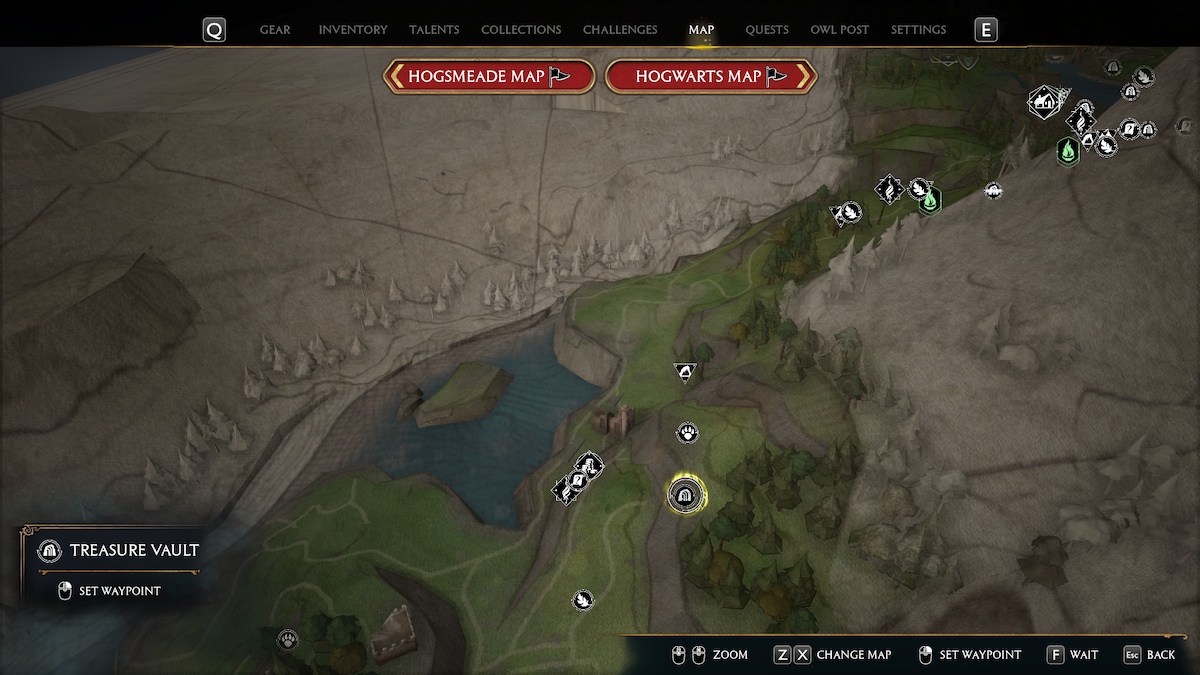Choose the green Floo Flame marker near the ridge
The height and width of the screenshot is (675, 1200).
pos(930,201)
